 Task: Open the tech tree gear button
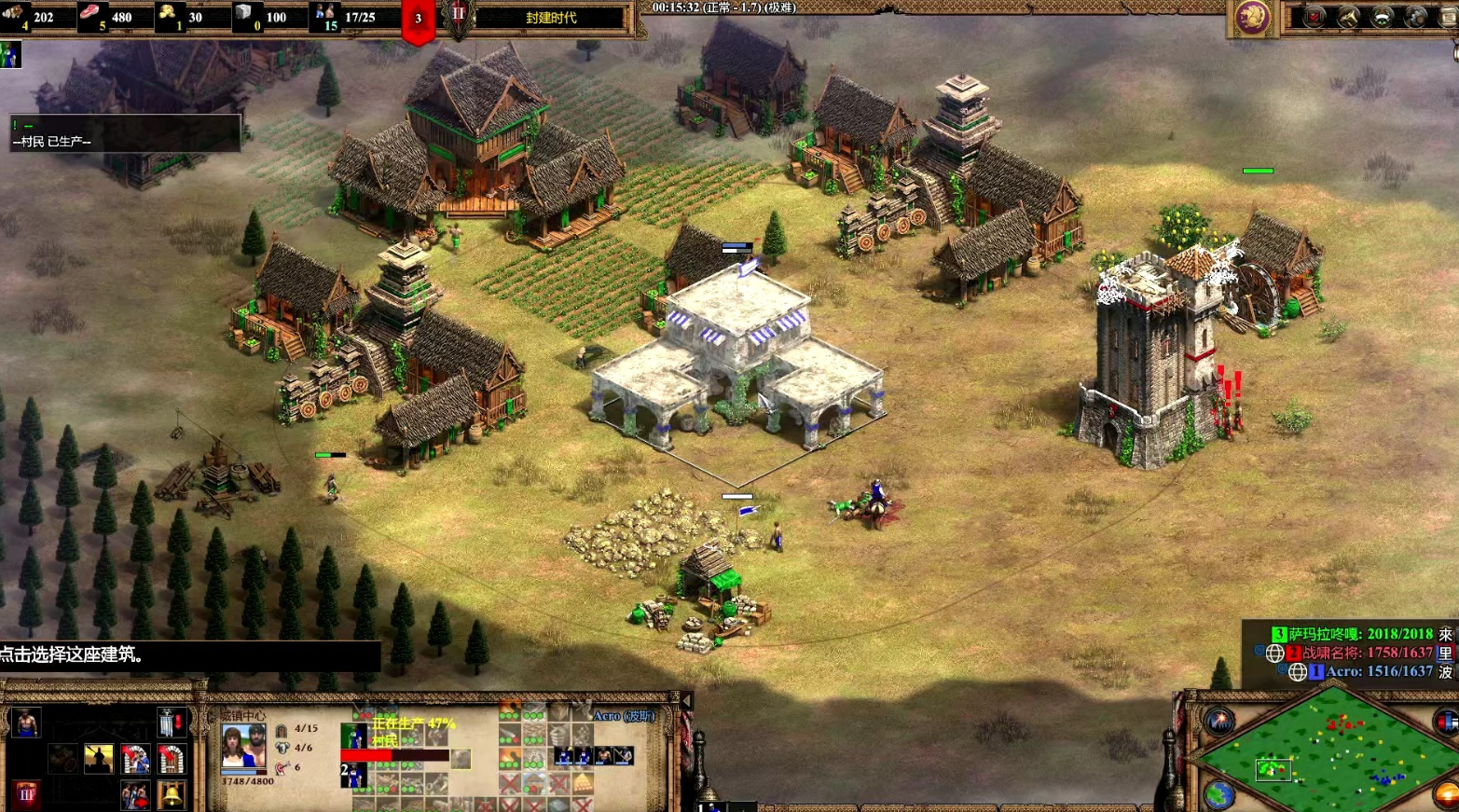coord(1416,17)
